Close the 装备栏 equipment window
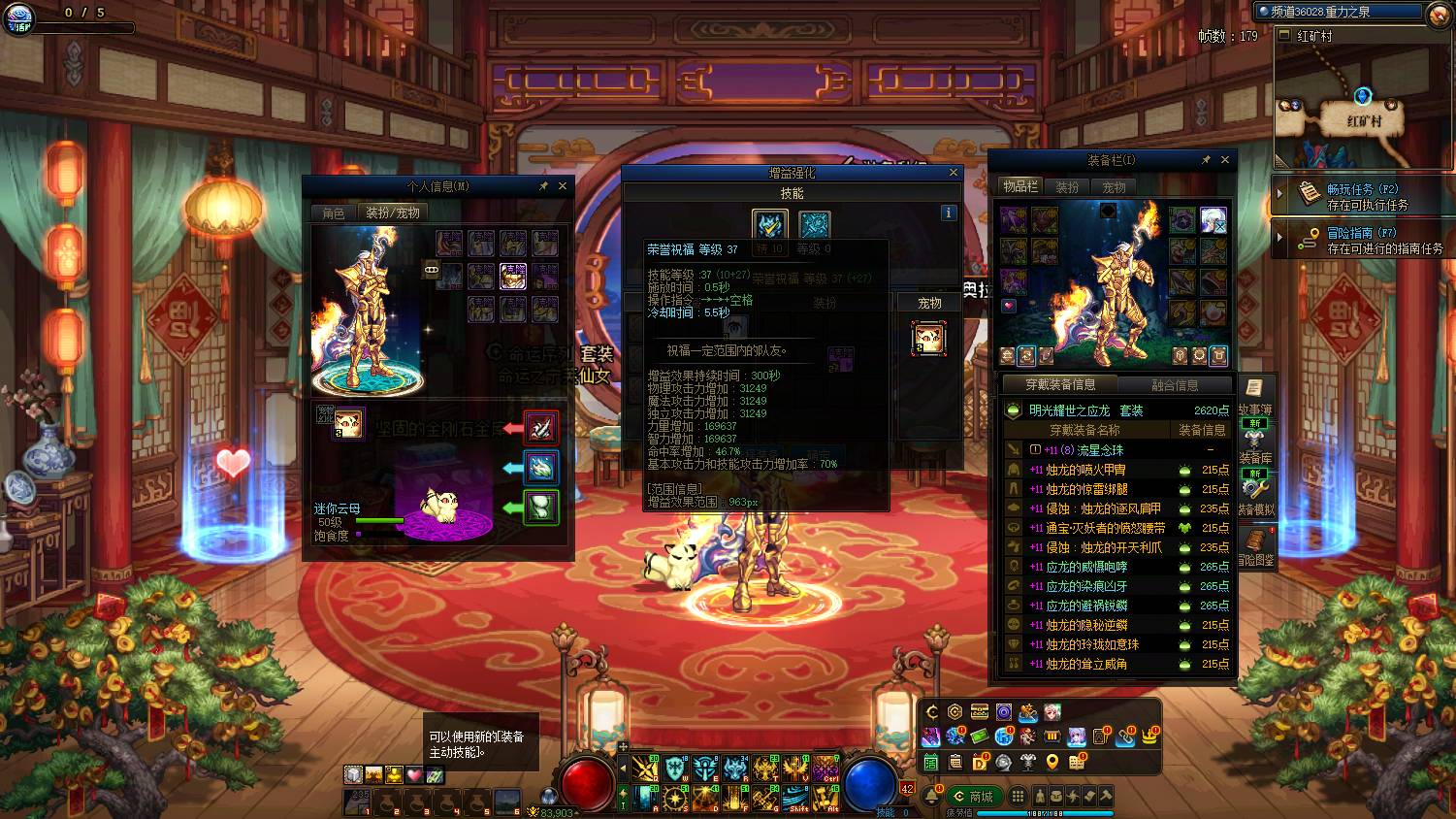This screenshot has width=1456, height=819. pyautogui.click(x=1225, y=160)
